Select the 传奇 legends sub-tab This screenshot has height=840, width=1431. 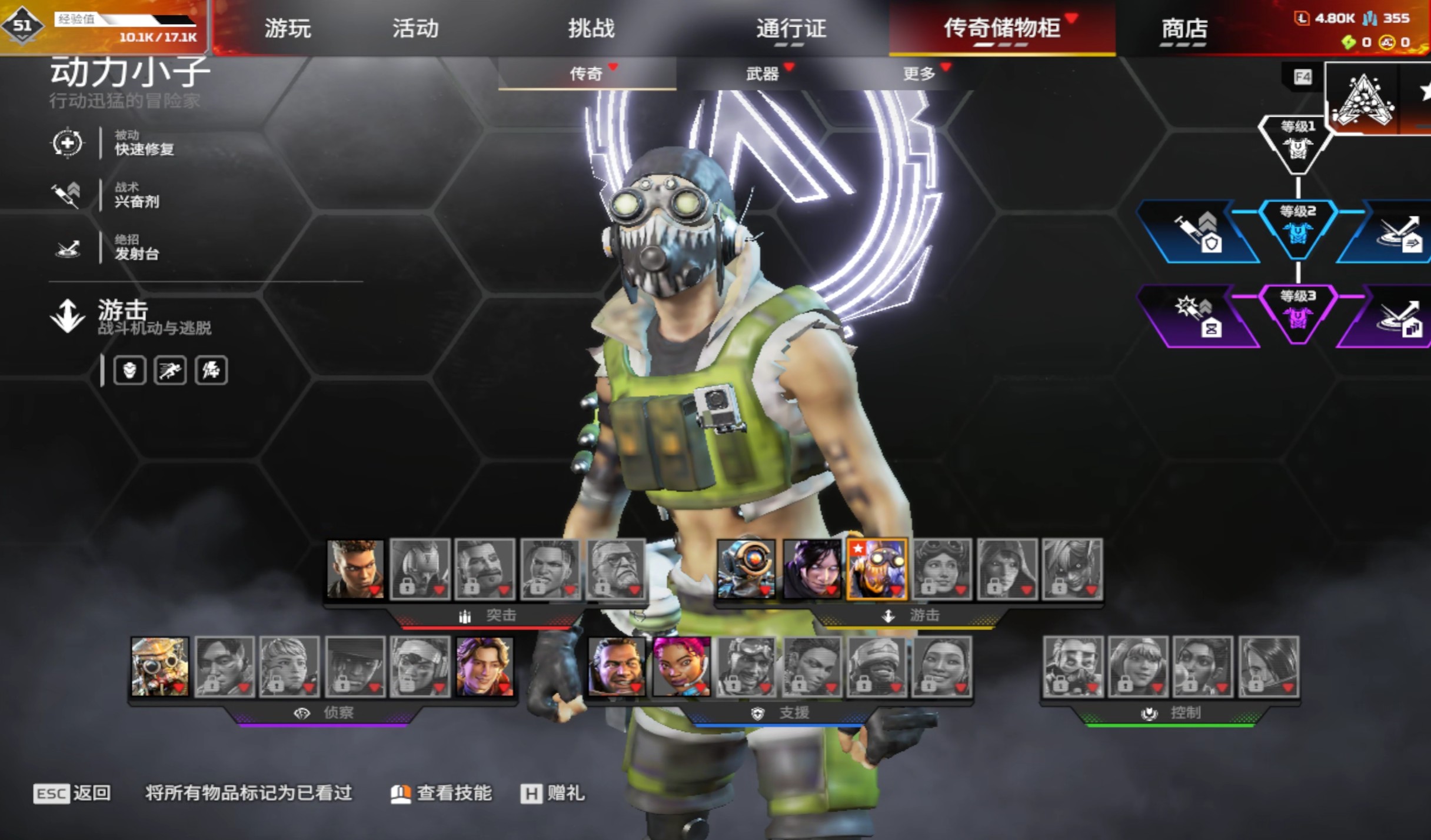click(x=586, y=74)
